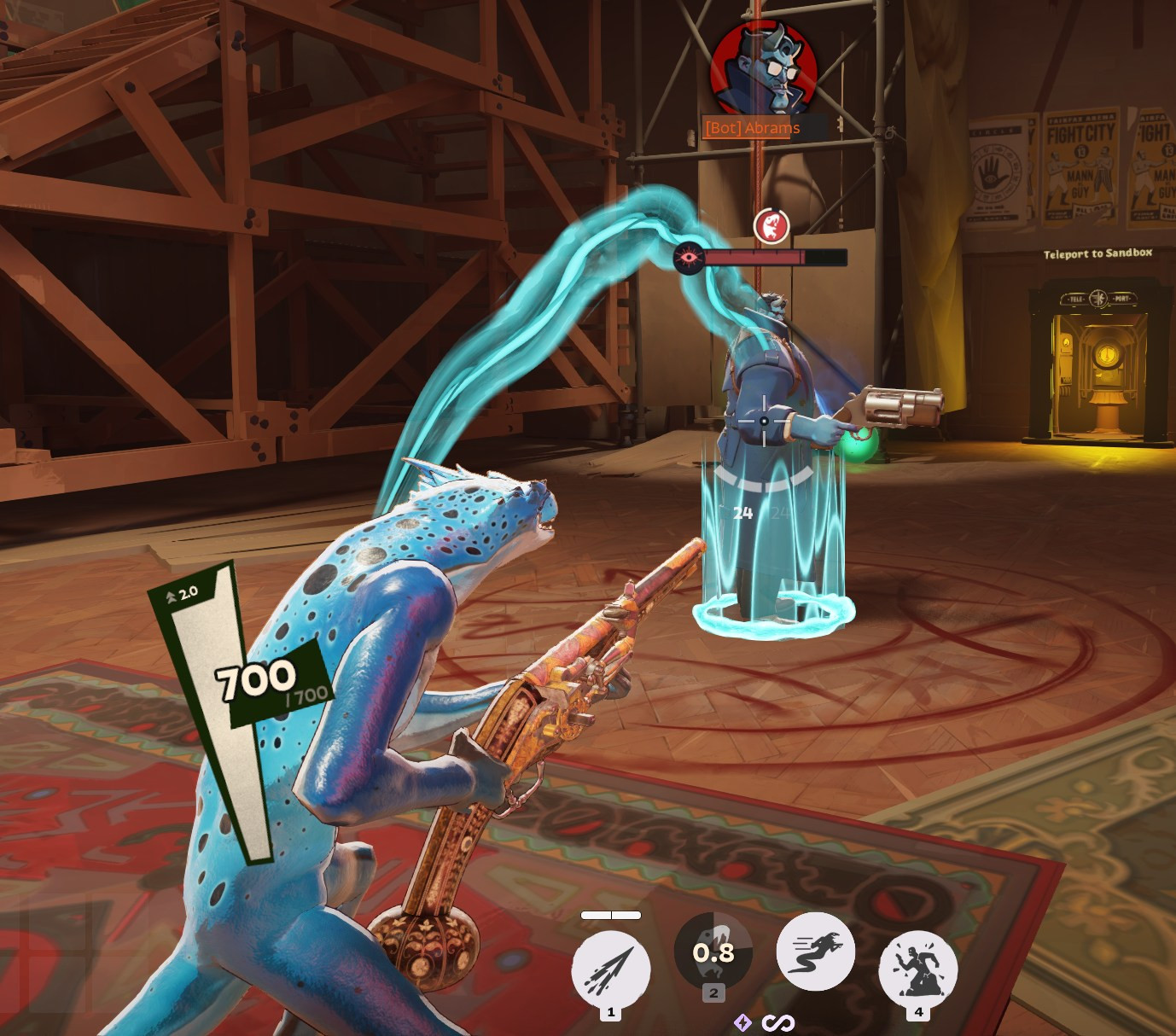
Task: Open the Teleport to Sandbox doorway sign
Action: coord(1097,253)
